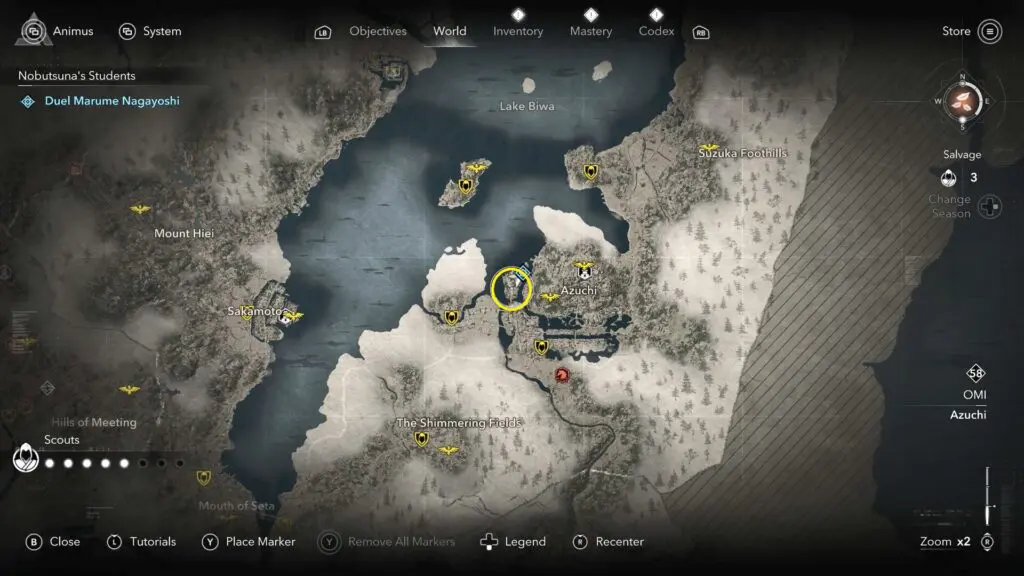The image size is (1024, 576).
Task: Select the Azuchi castle marker
Action: pyautogui.click(x=584, y=271)
